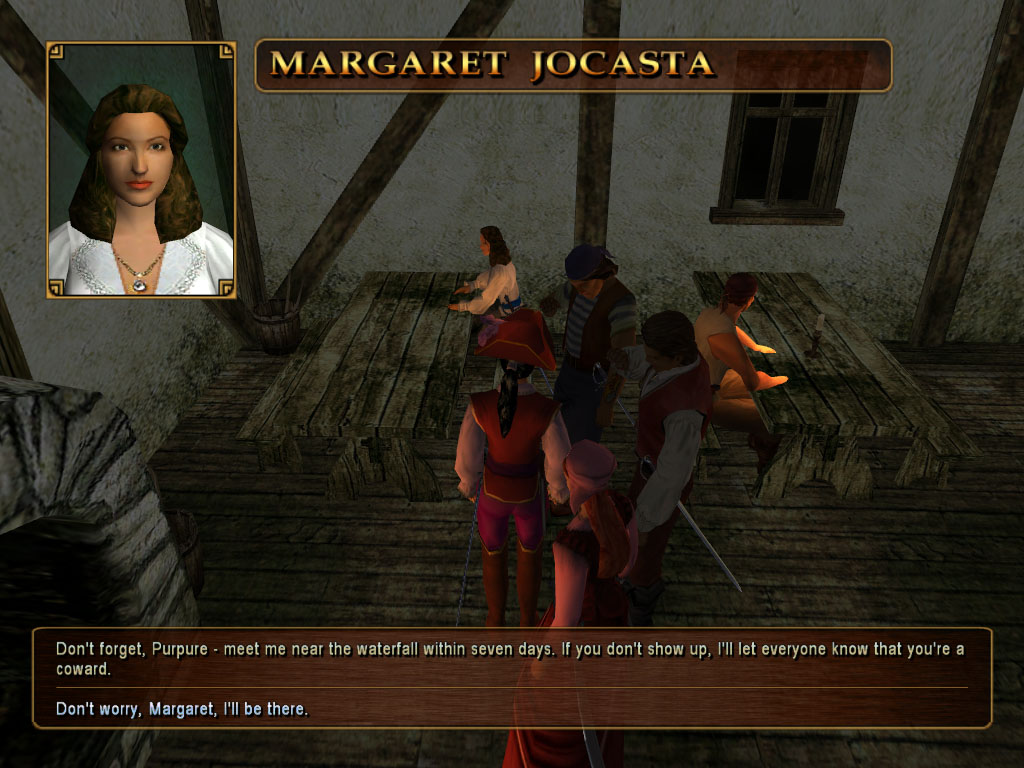This screenshot has height=768, width=1024.
Task: Choose reply "Don't worry, Margaret, I'll be there."
Action: pos(182,709)
